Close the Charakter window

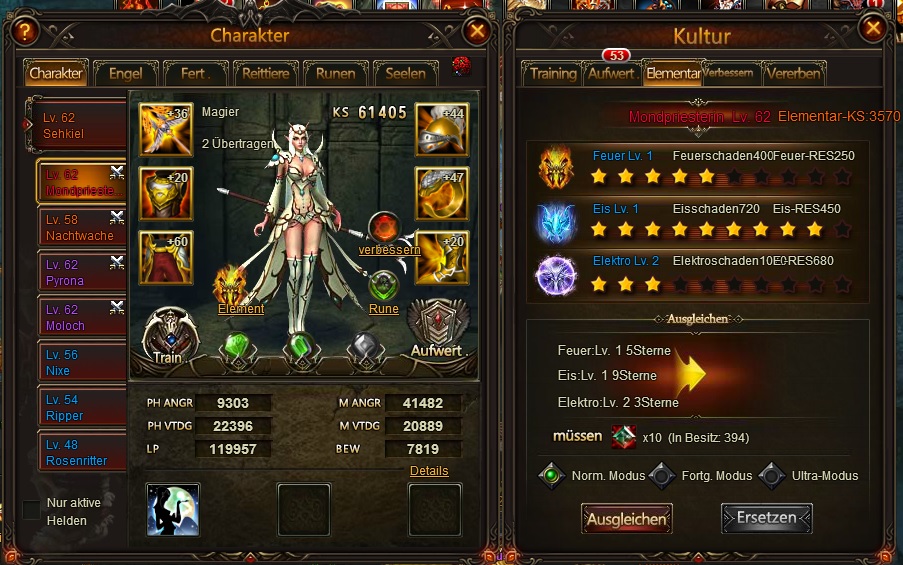pos(477,31)
